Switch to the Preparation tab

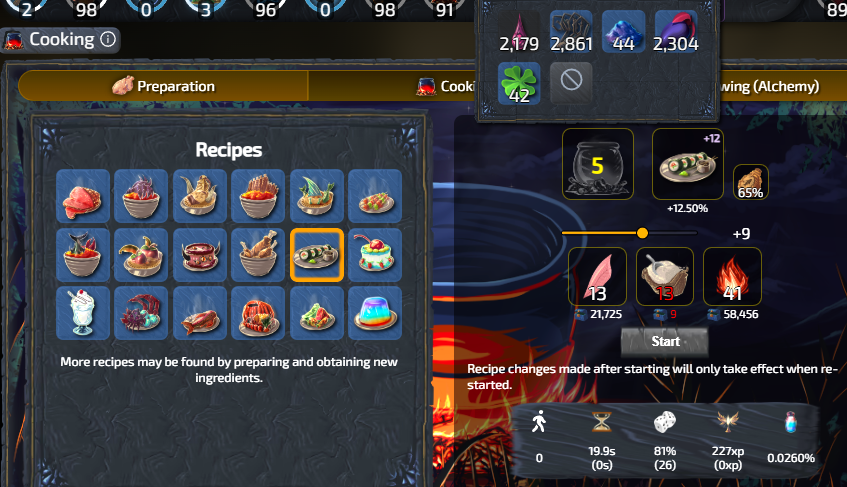163,86
